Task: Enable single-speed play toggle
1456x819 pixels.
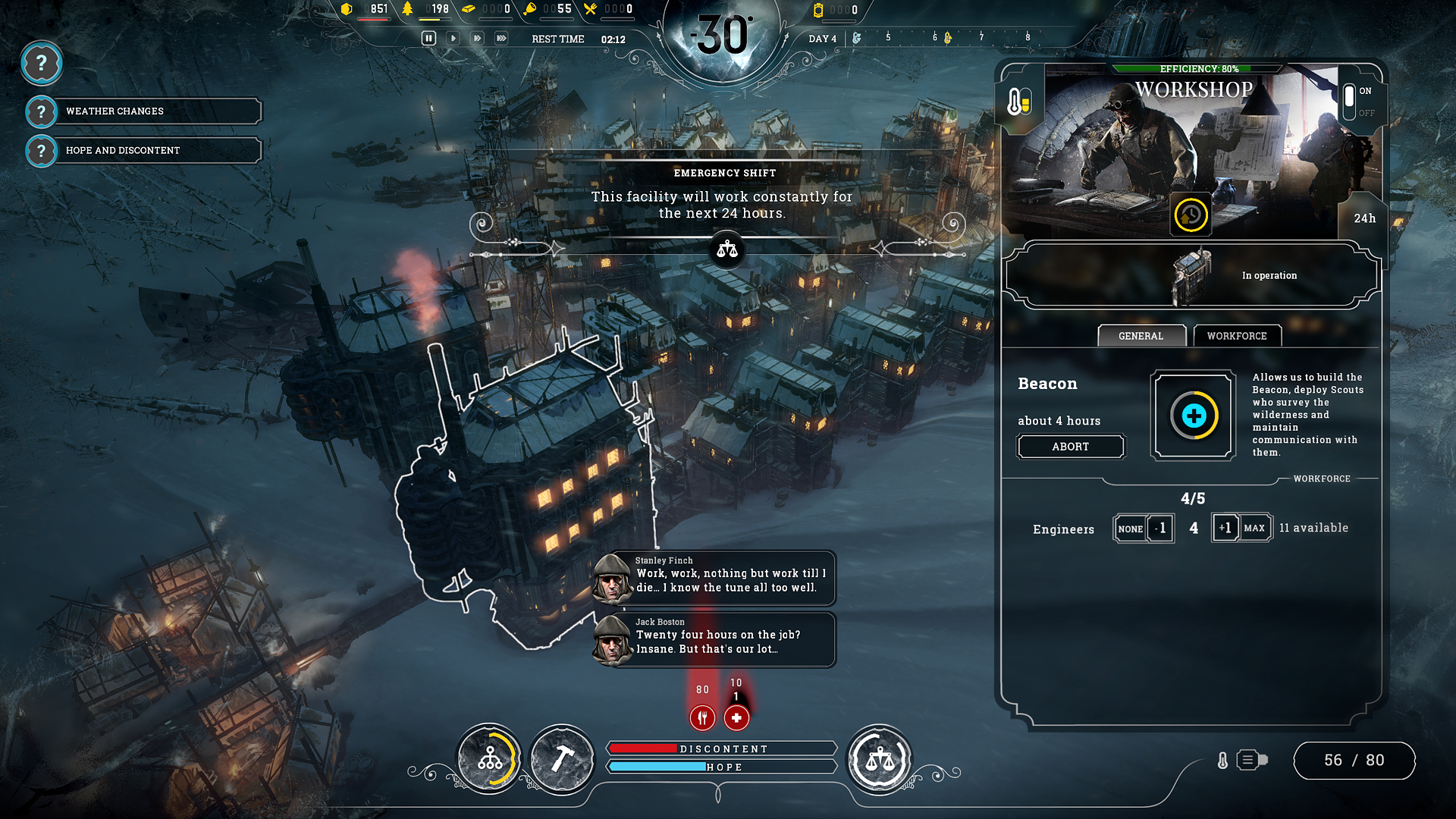Action: pos(453,38)
